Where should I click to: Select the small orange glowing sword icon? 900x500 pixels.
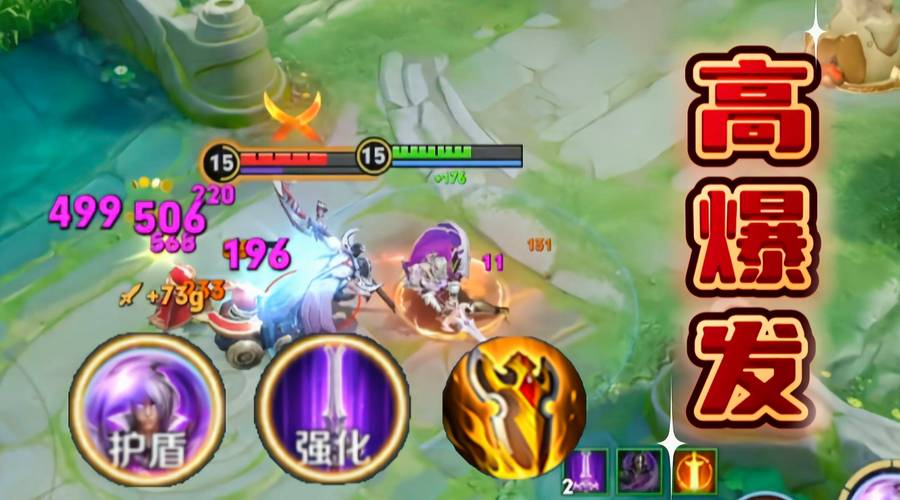click(694, 469)
